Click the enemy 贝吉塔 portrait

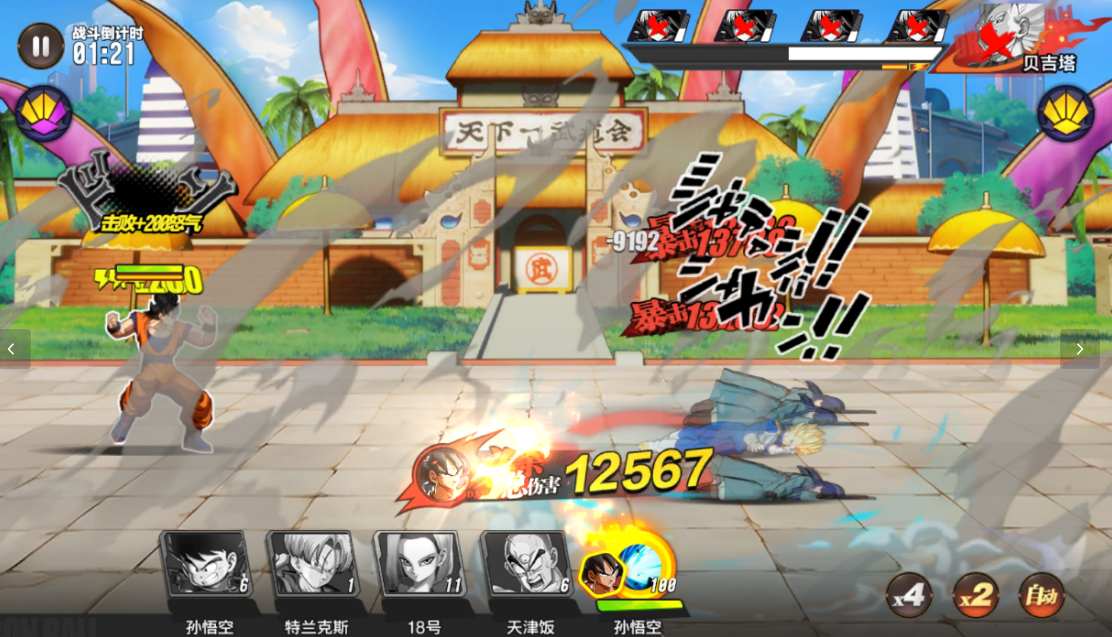[1010, 35]
